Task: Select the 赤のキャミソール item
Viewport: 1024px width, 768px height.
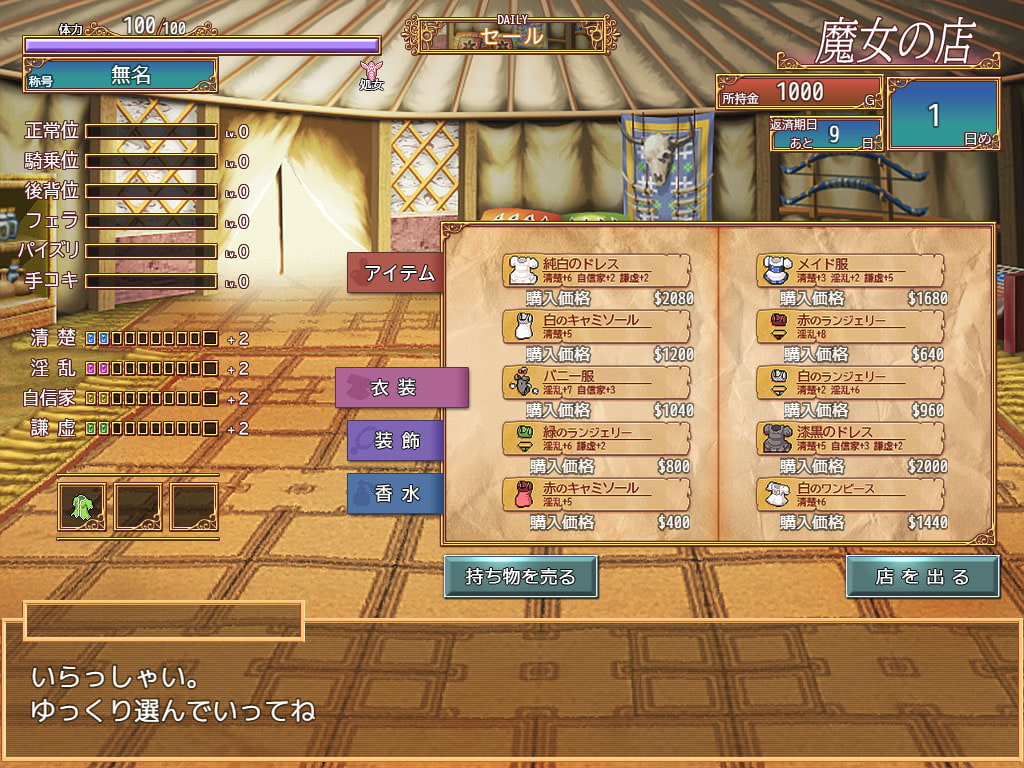Action: tap(596, 494)
